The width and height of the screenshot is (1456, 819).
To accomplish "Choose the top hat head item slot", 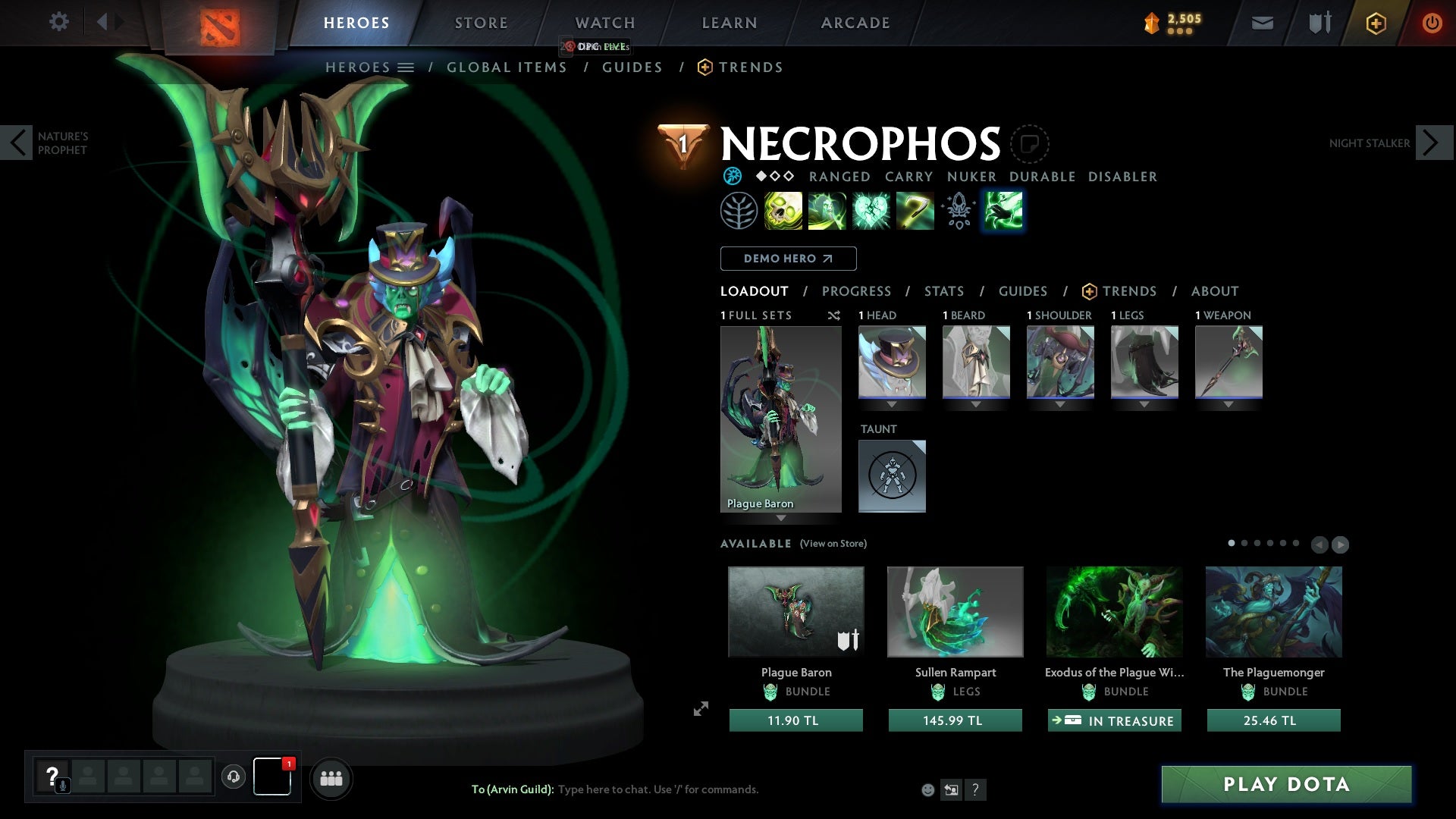I will [x=892, y=362].
